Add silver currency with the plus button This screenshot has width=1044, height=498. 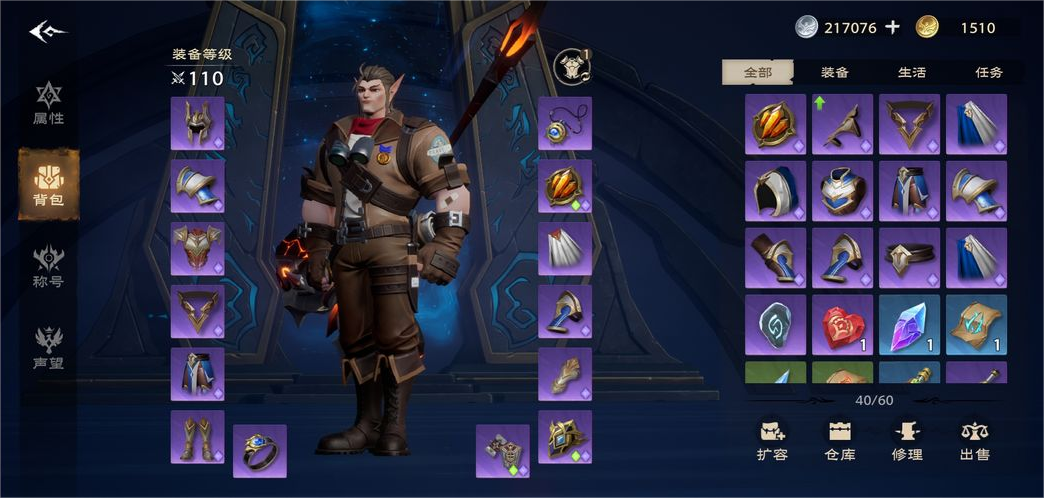(x=893, y=28)
